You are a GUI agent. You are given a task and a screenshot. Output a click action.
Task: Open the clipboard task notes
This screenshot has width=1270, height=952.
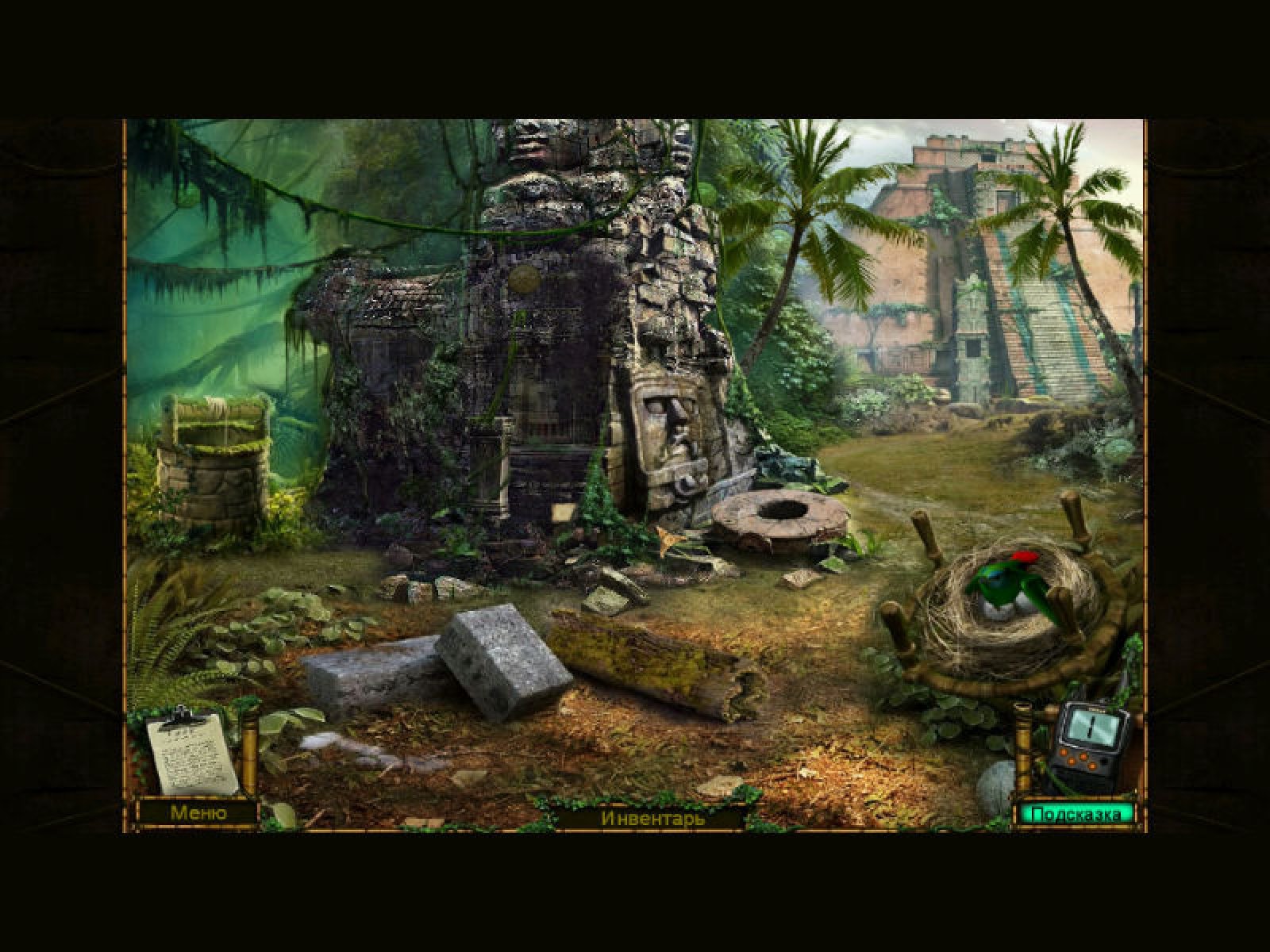[x=191, y=752]
